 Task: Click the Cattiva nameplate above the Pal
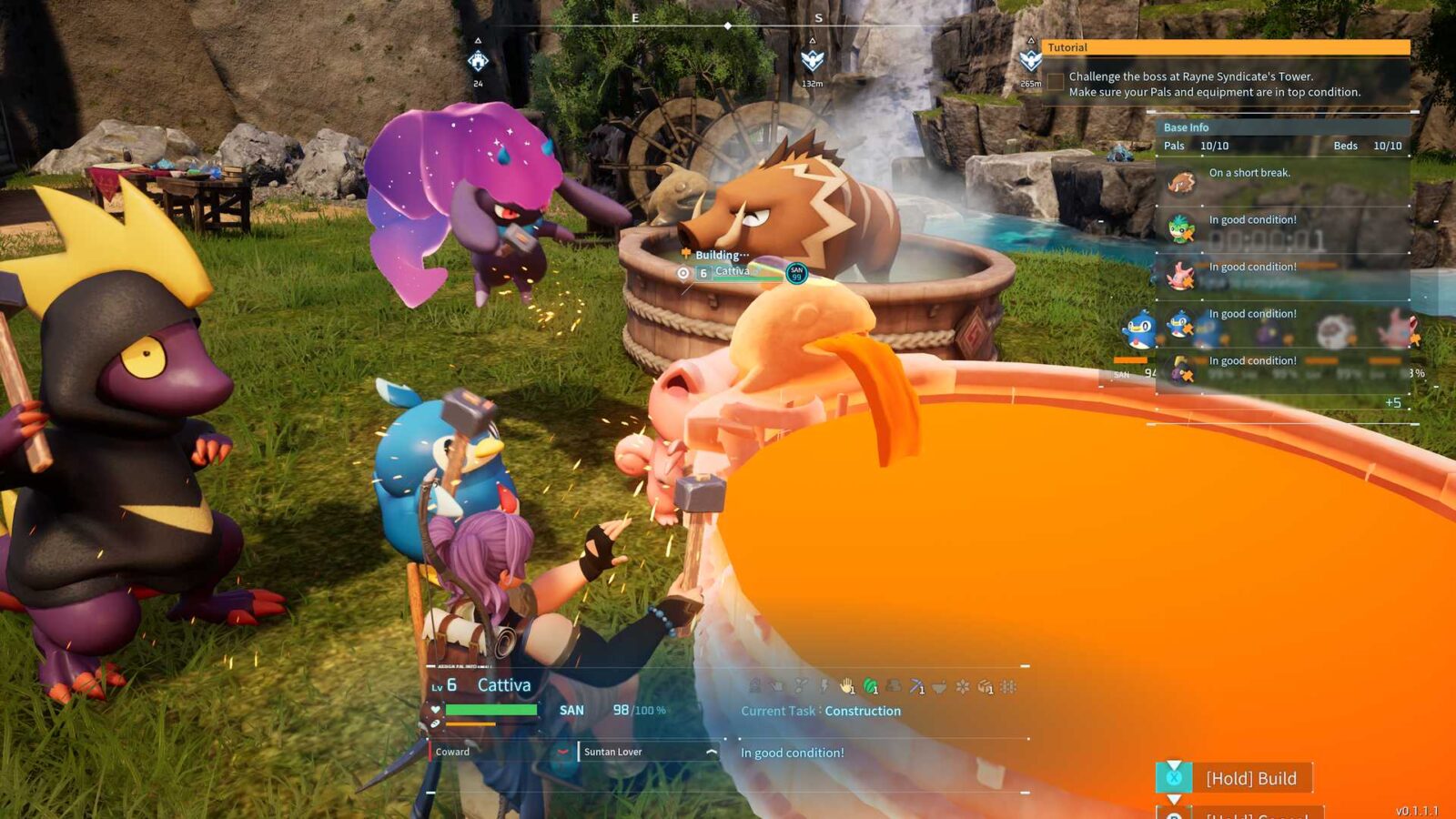coord(733,272)
